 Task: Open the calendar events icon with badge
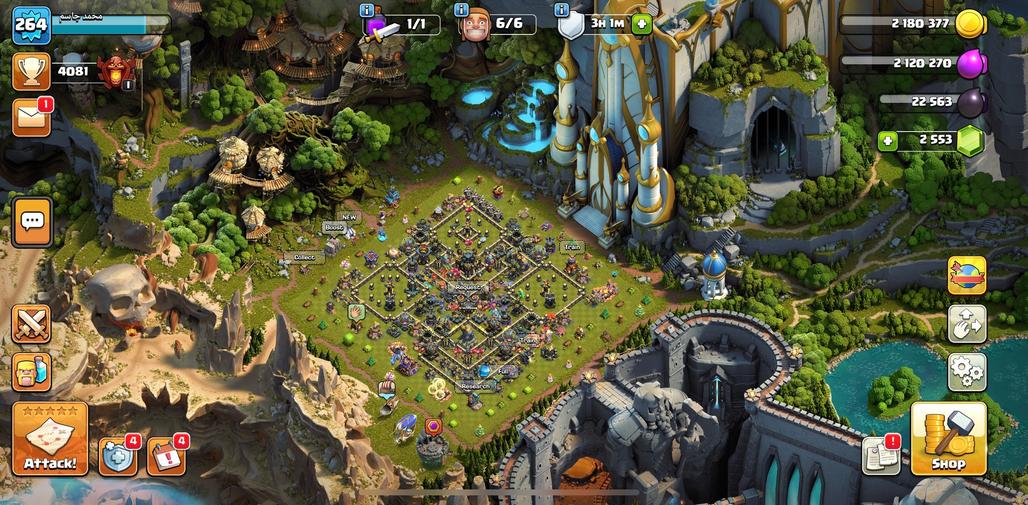pos(166,456)
